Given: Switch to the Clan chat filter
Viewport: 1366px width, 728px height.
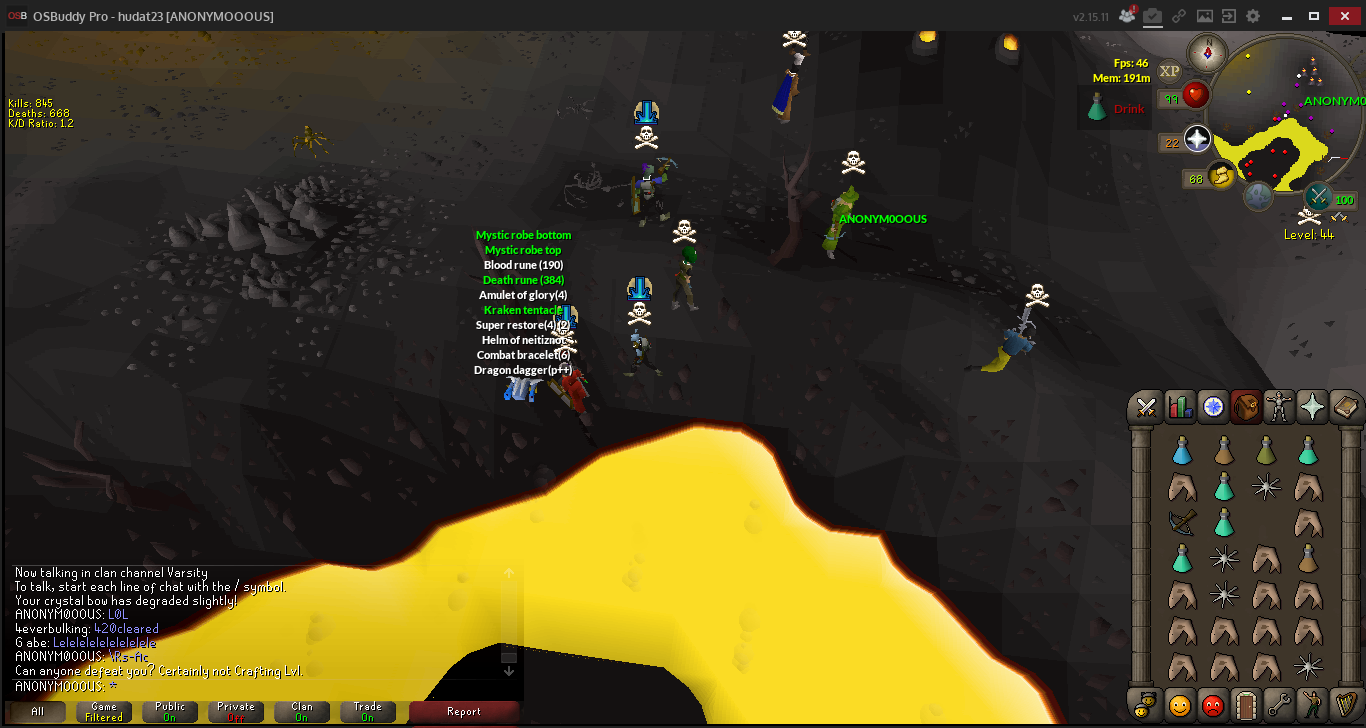Looking at the screenshot, I should (302, 712).
